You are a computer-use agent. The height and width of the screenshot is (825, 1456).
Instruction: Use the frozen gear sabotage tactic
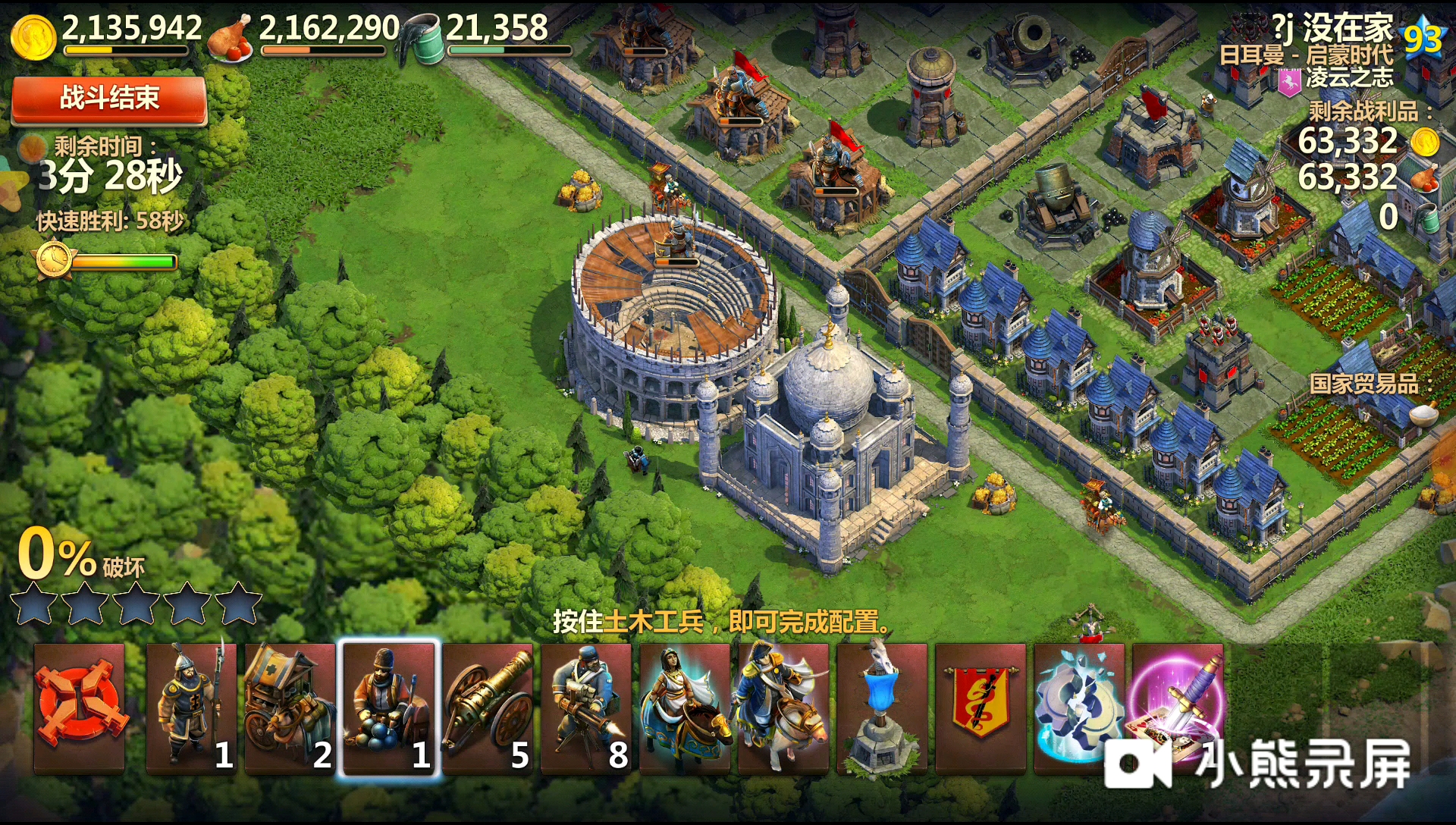pos(1078,707)
